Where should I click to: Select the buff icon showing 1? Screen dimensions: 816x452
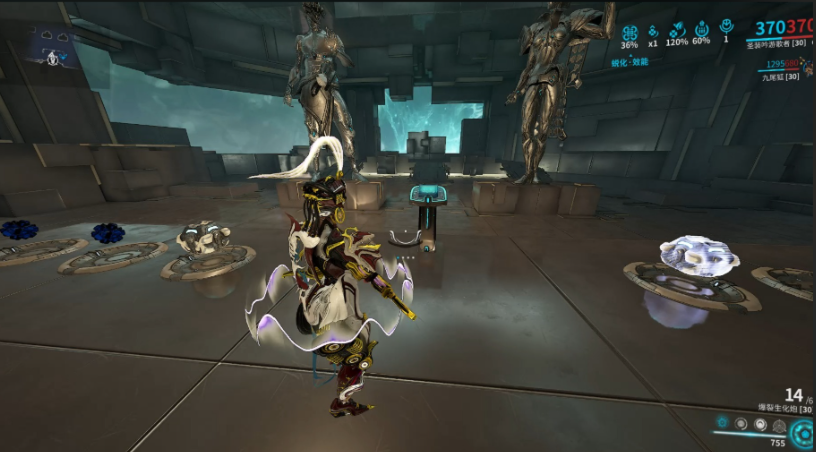pyautogui.click(x=725, y=28)
